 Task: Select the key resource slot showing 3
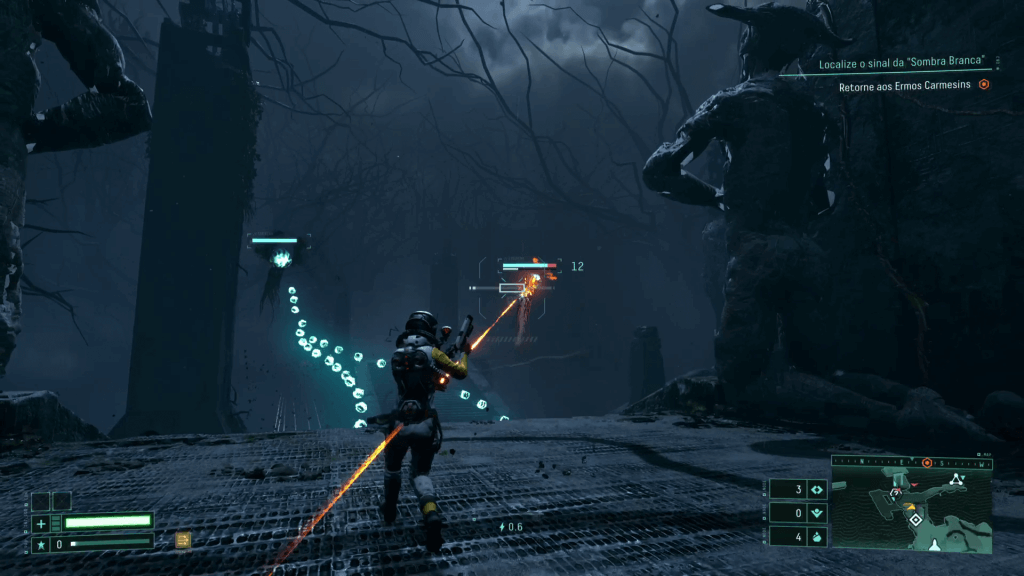pos(798,490)
